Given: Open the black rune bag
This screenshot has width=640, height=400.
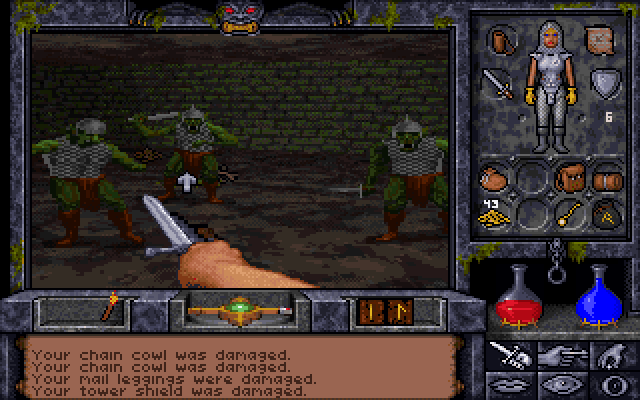Looking at the screenshot, I should click(x=606, y=214).
